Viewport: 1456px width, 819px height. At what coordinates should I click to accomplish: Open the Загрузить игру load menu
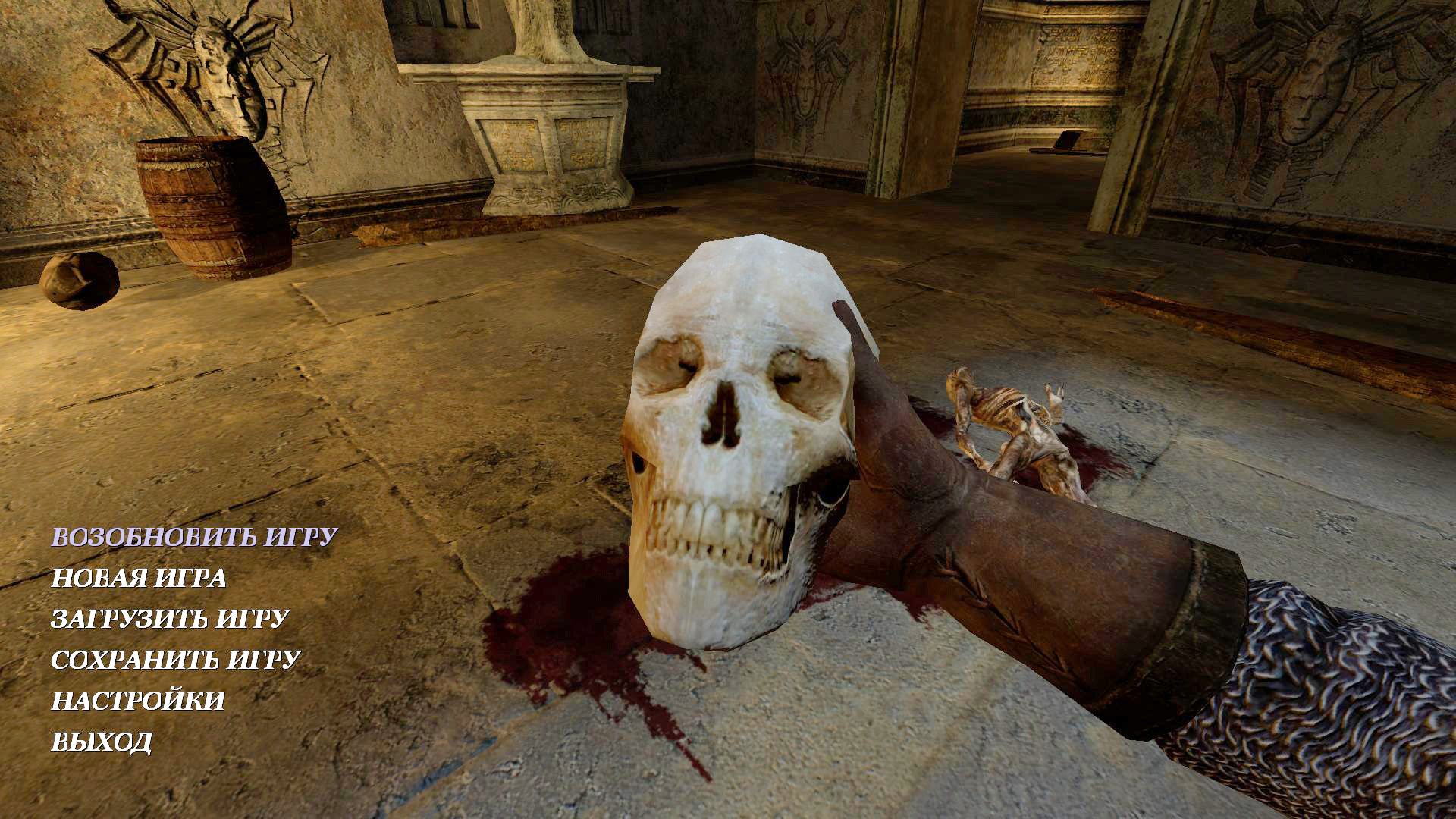[170, 619]
